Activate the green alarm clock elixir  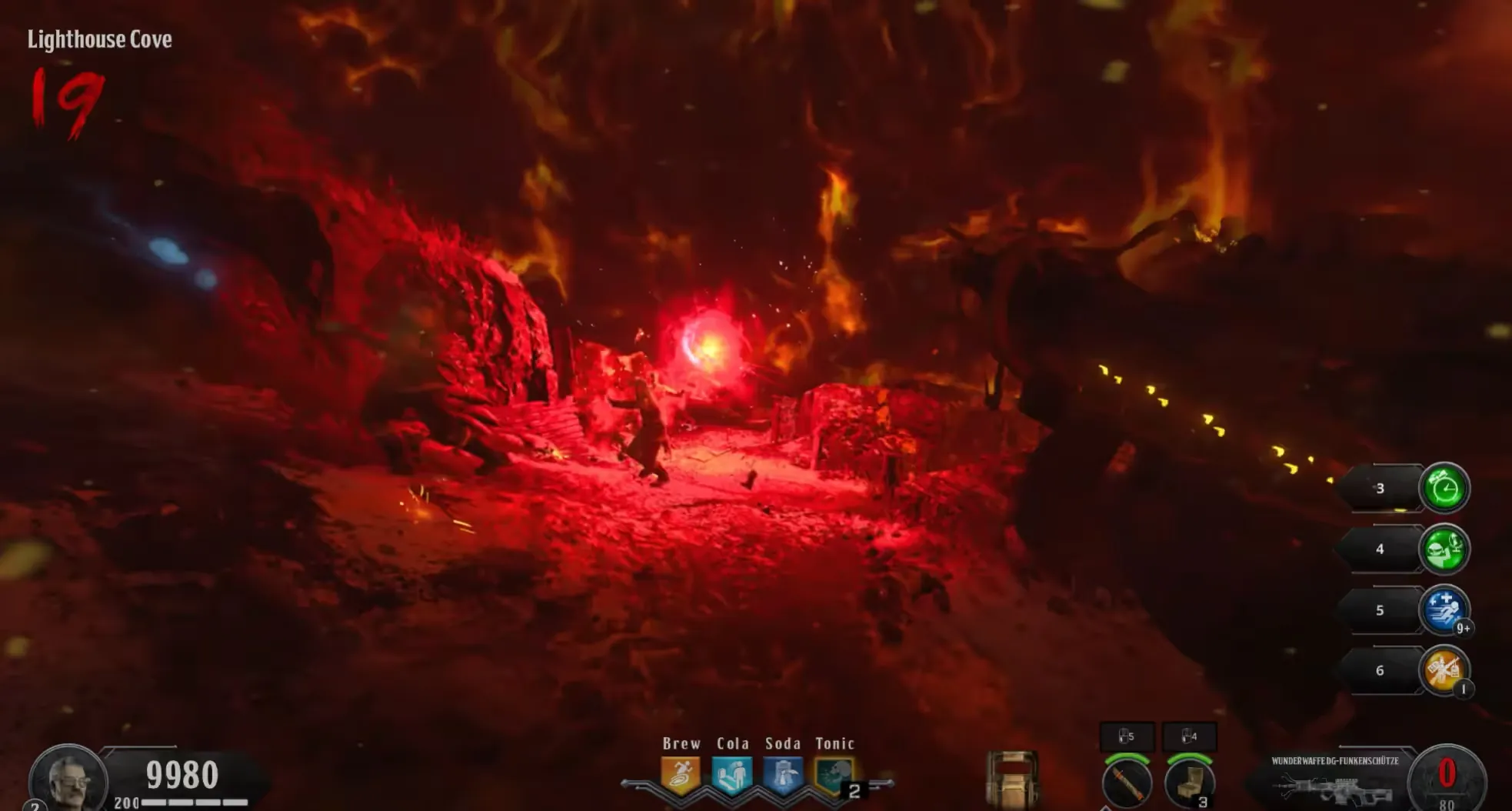pos(1444,488)
